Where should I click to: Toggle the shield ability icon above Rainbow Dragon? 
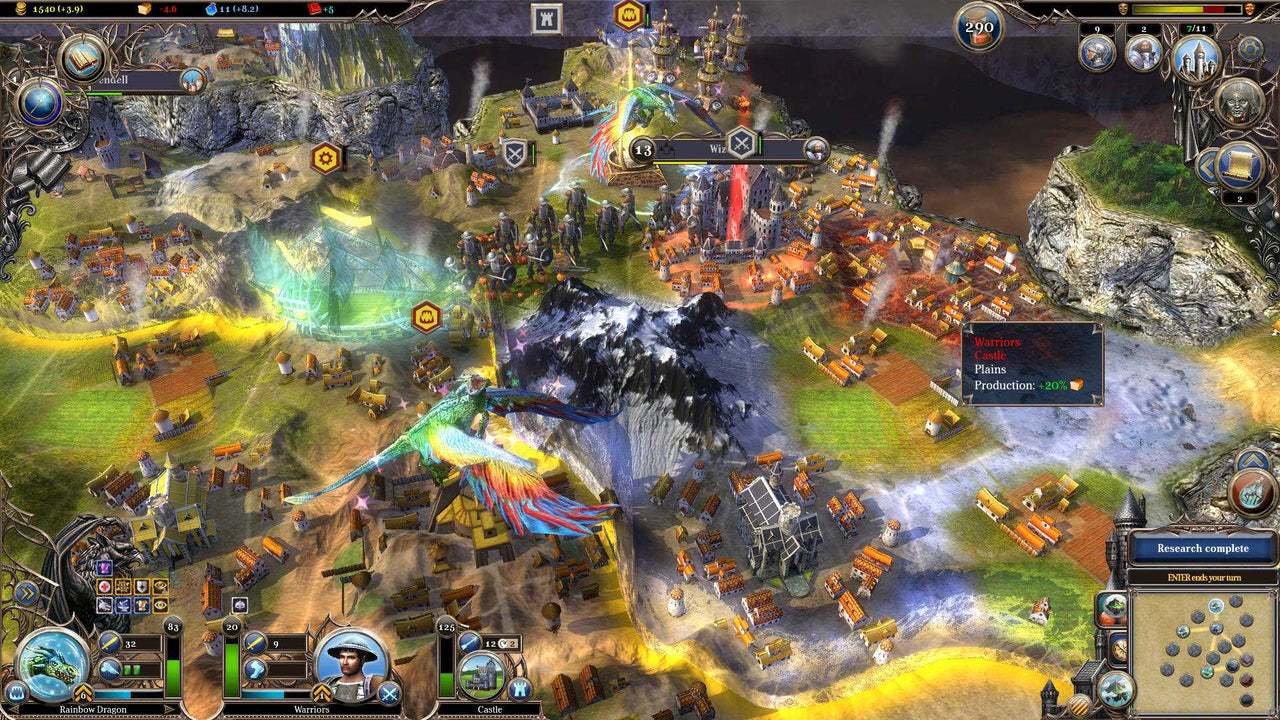(142, 587)
